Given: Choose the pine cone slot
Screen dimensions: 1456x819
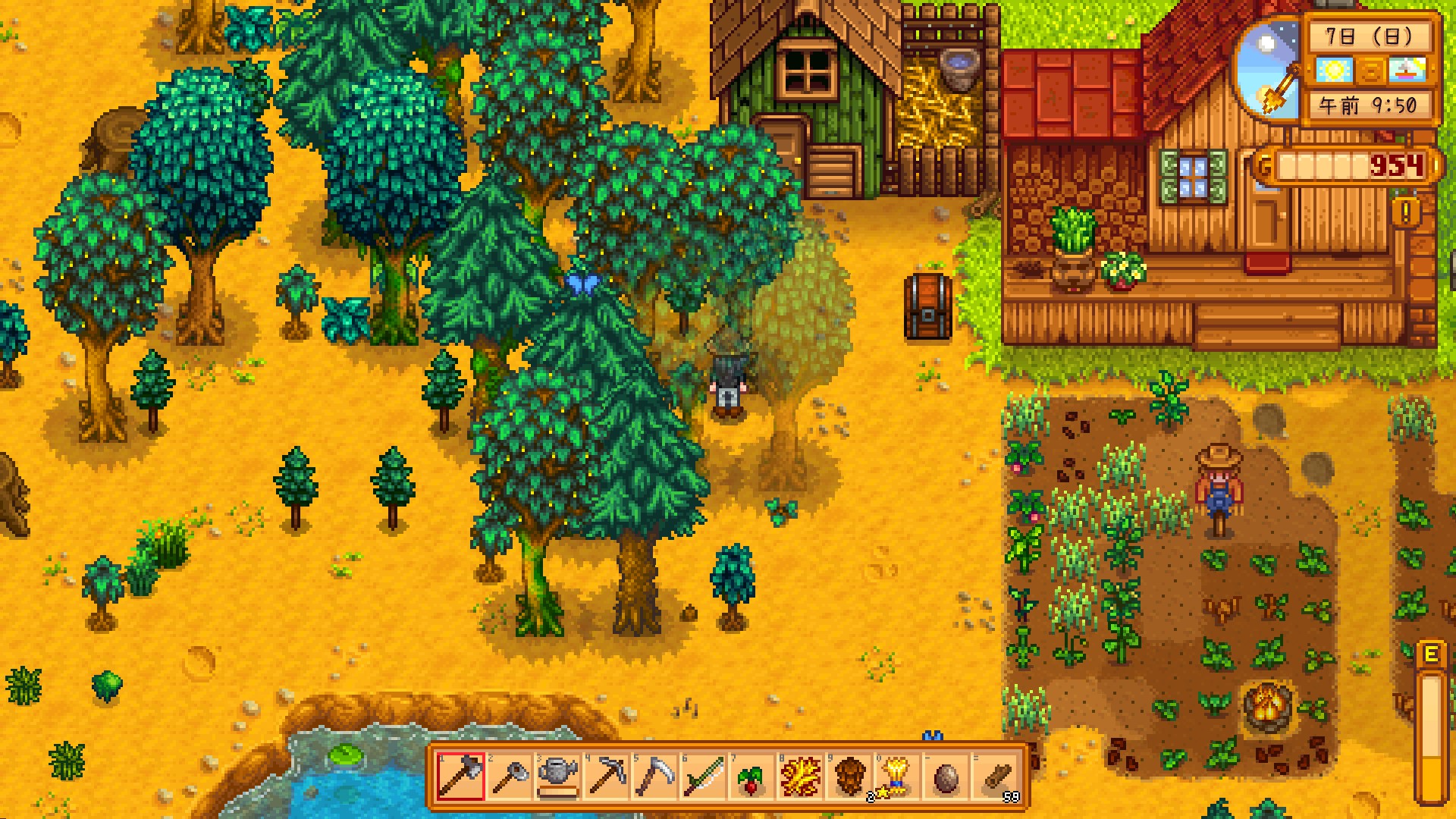Looking at the screenshot, I should pyautogui.click(x=849, y=777).
